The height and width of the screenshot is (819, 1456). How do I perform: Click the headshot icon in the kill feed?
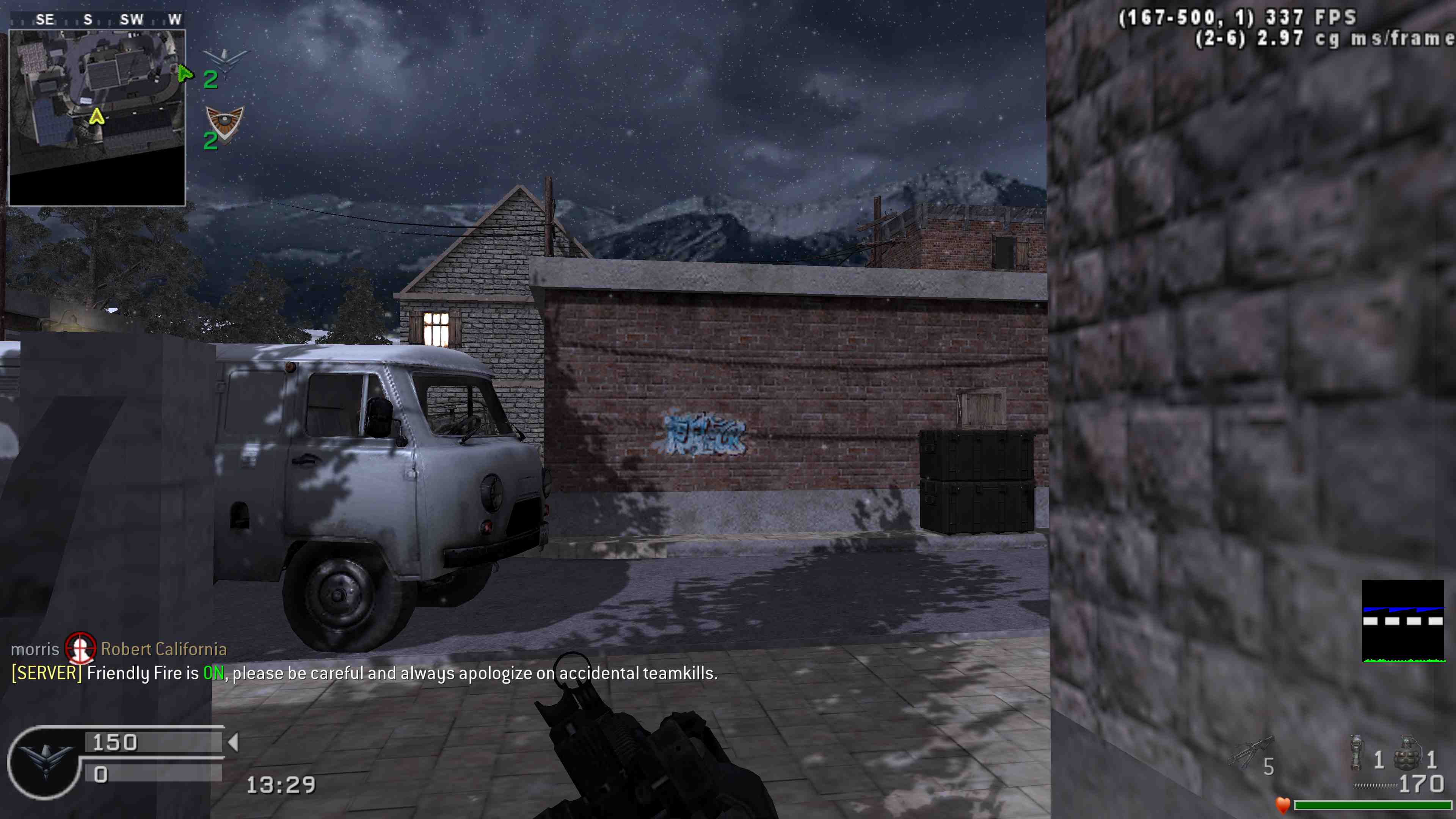pyautogui.click(x=80, y=648)
